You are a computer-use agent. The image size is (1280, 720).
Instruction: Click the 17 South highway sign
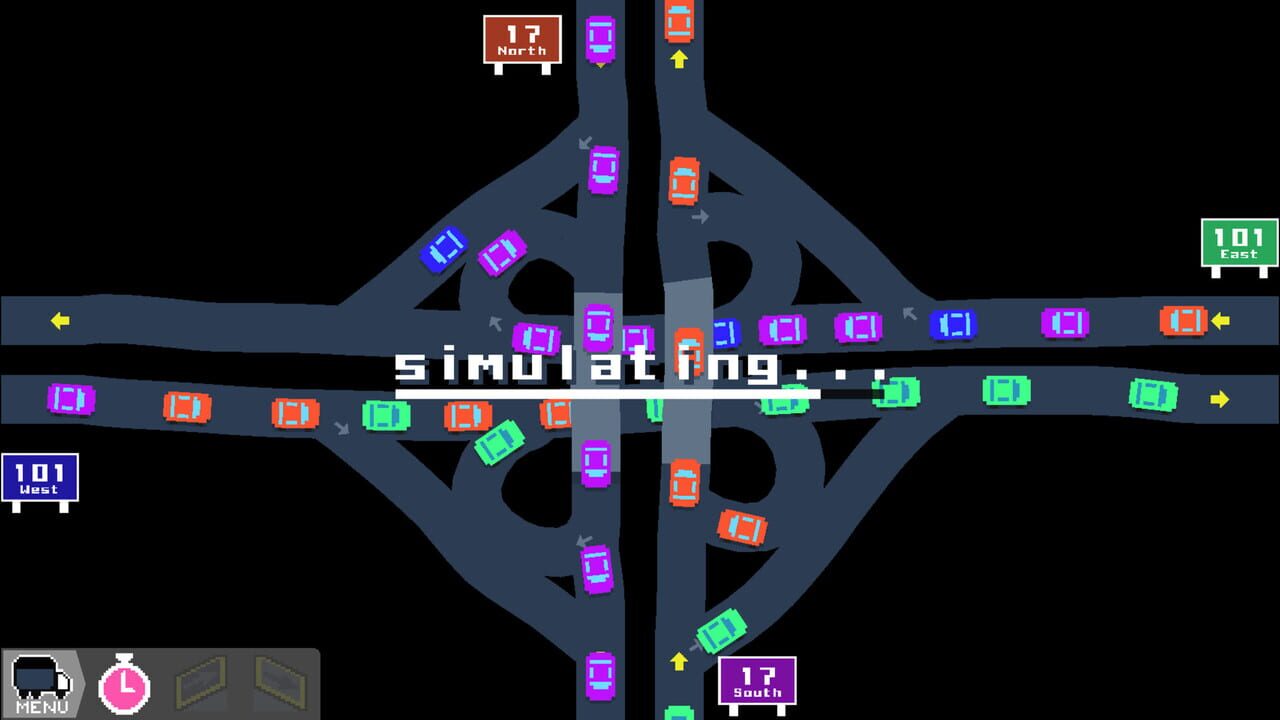tap(757, 679)
